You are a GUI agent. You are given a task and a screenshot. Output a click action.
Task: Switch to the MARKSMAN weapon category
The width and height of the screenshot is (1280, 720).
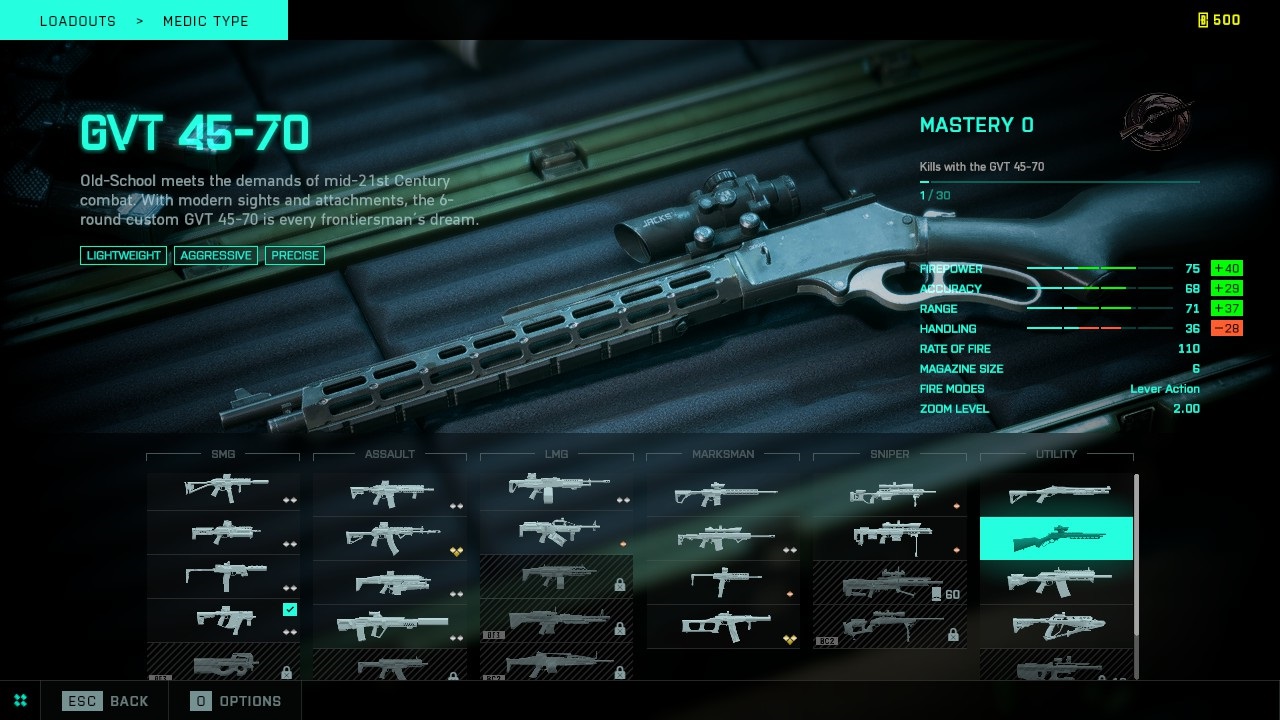tap(722, 454)
